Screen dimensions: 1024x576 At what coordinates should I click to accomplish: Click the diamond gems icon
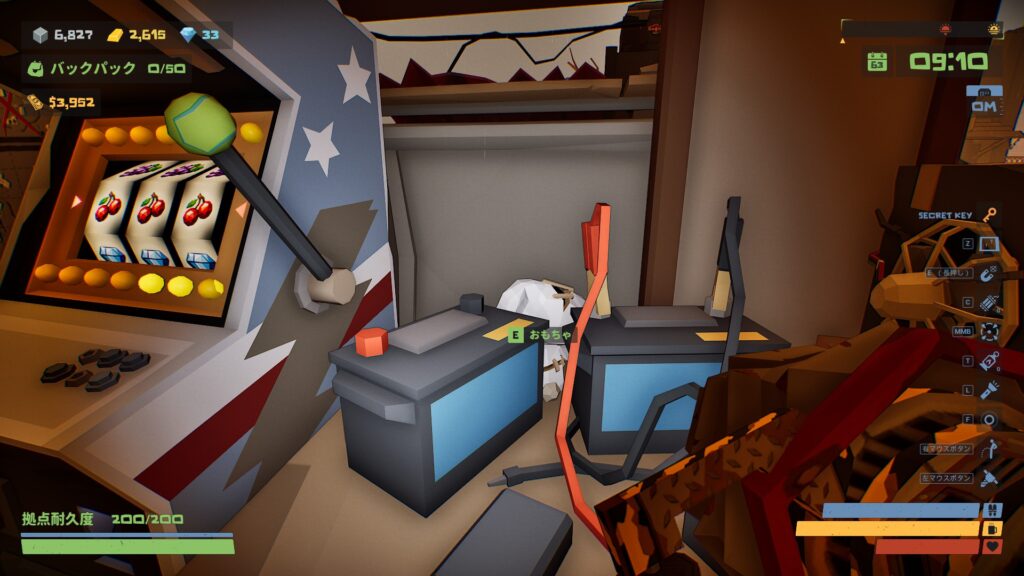click(x=188, y=35)
